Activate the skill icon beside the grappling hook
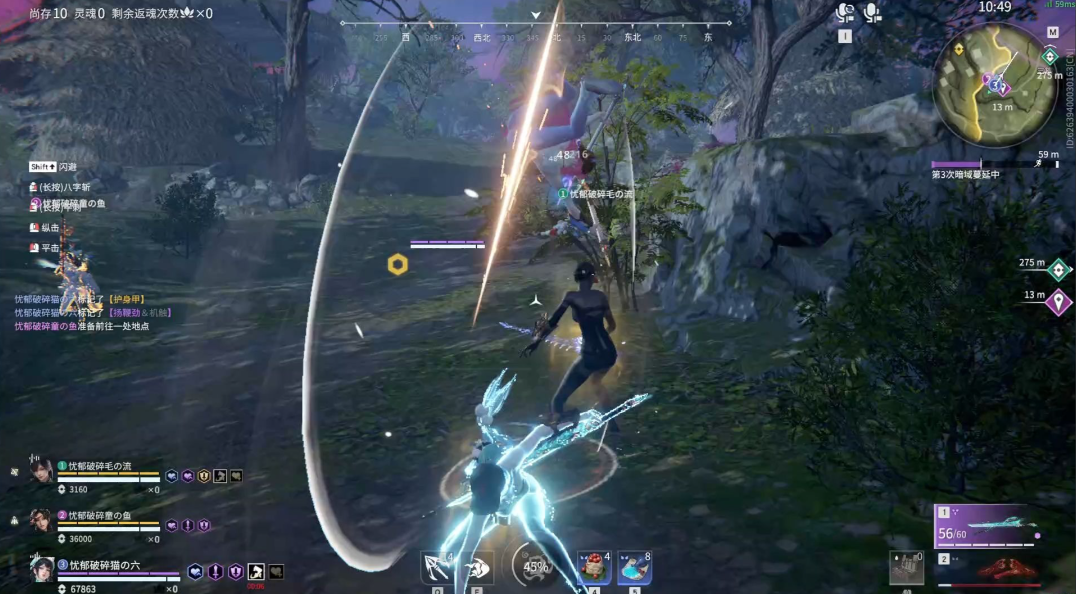1076x594 pixels. coord(477,567)
